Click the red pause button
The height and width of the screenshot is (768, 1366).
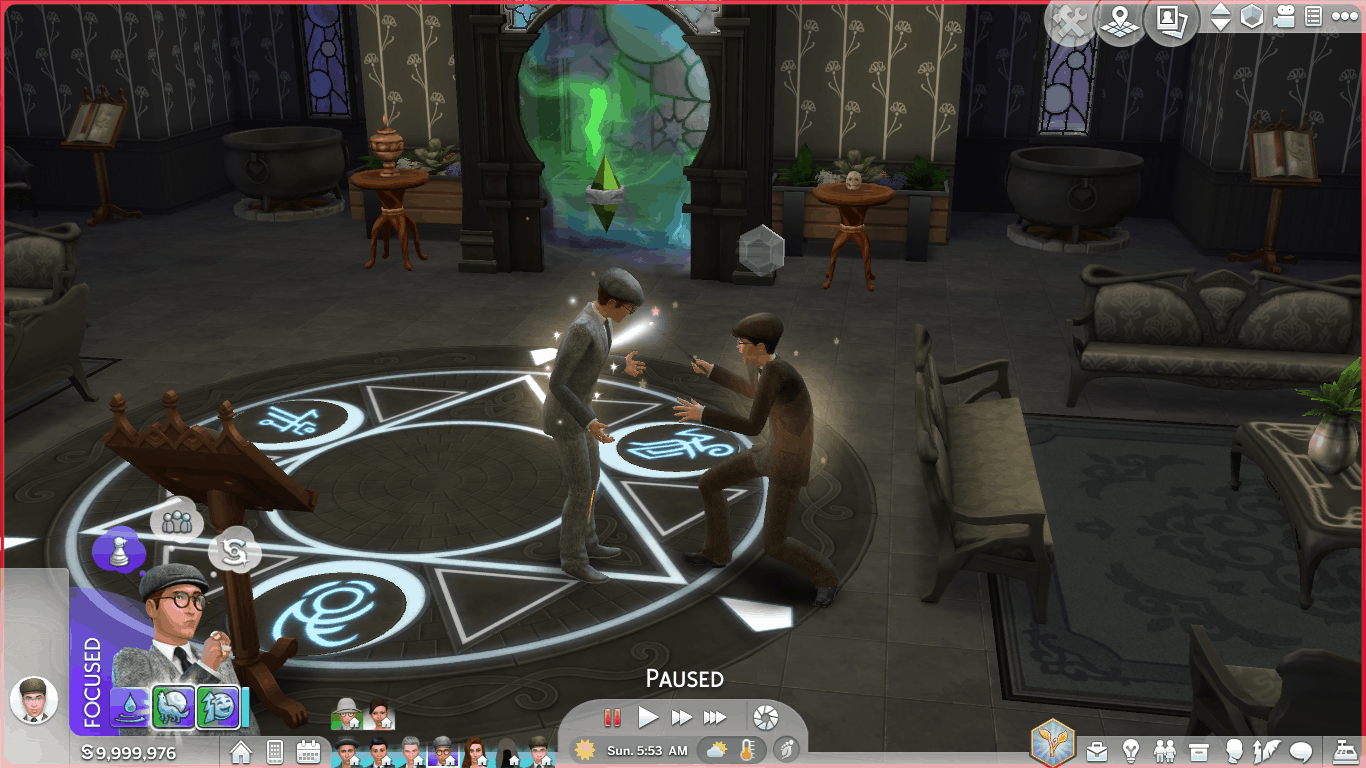612,717
